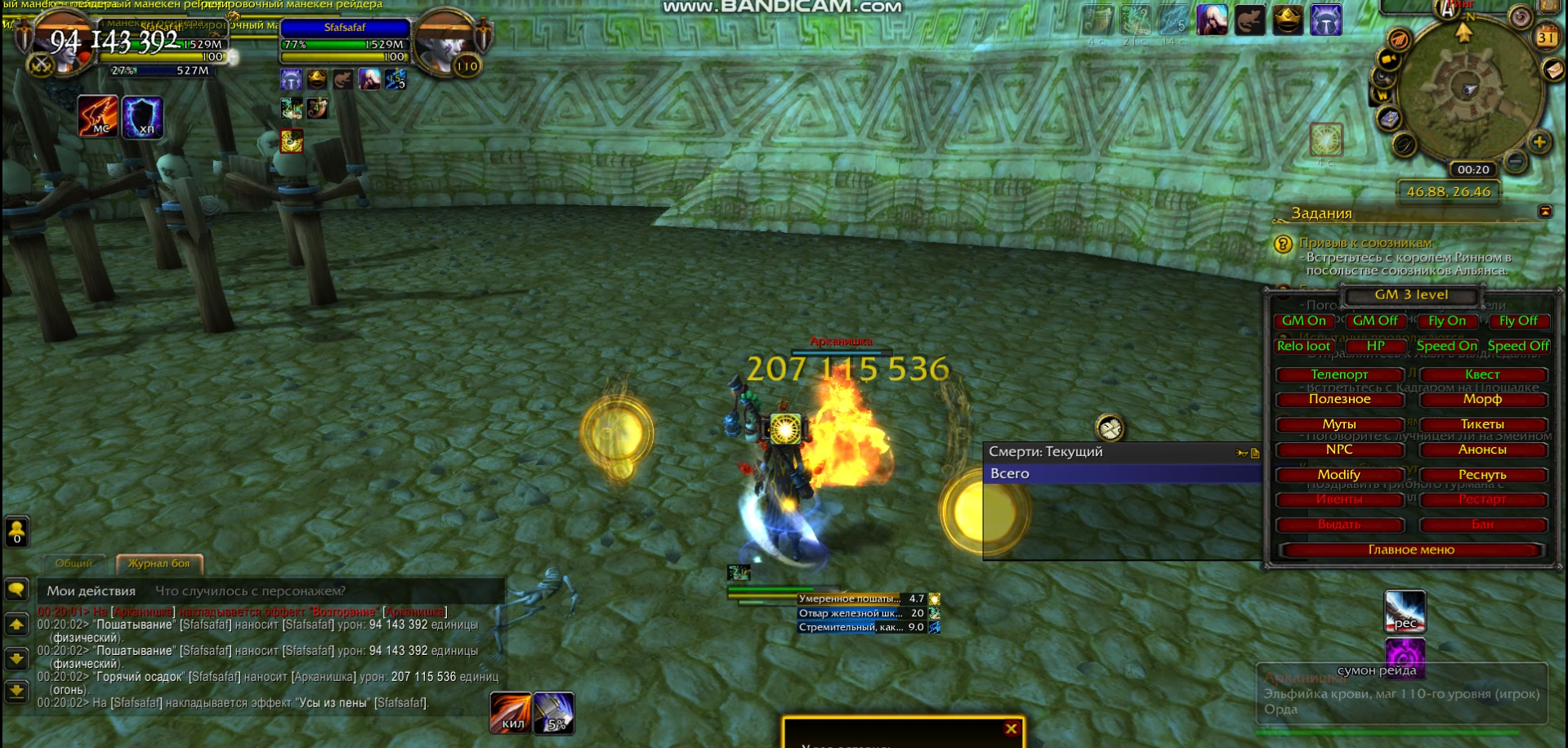Screen dimensions: 1568x748
Task: Select the Морф button
Action: (x=1482, y=399)
